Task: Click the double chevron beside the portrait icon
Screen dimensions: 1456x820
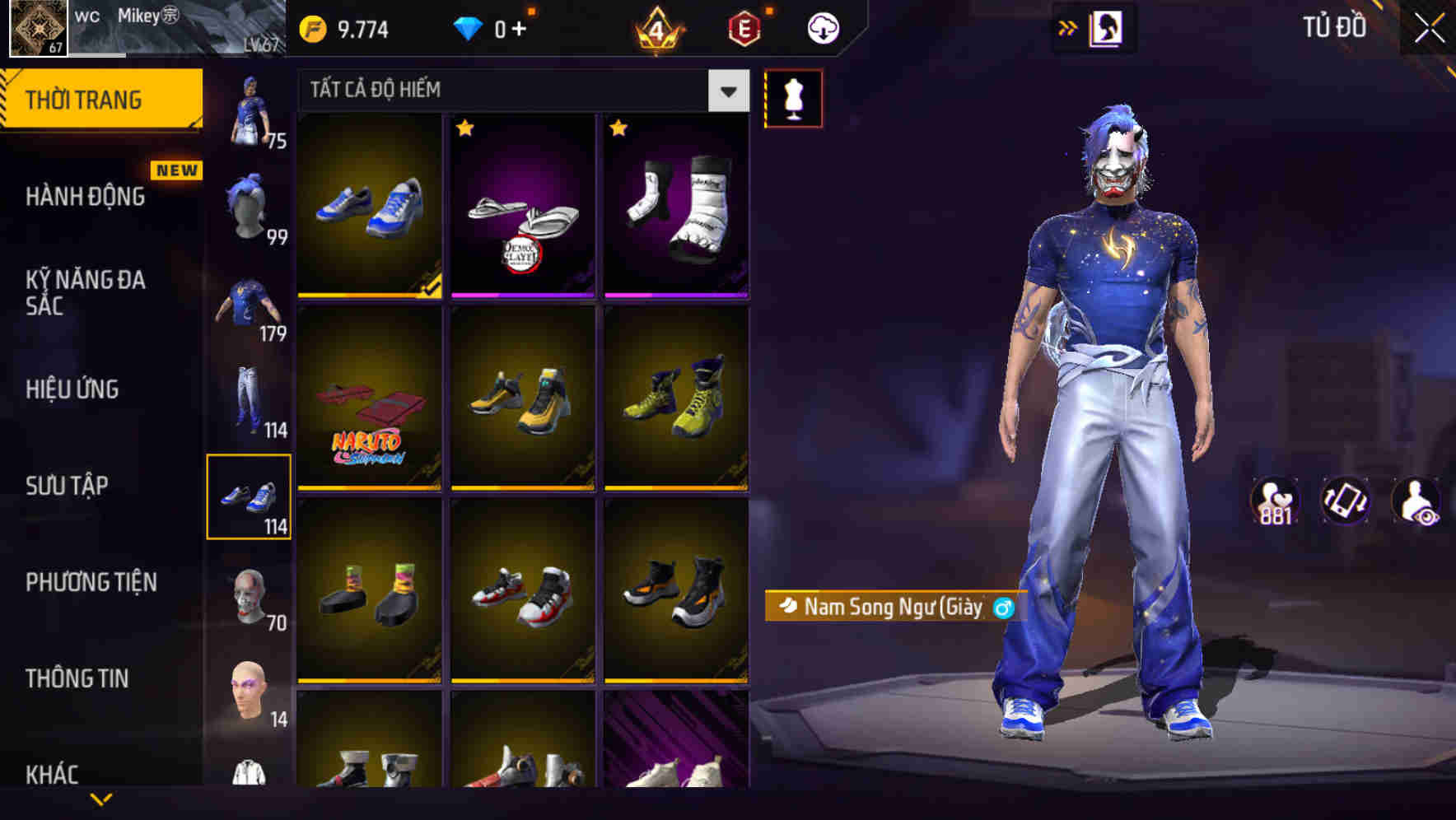Action: [1067, 27]
